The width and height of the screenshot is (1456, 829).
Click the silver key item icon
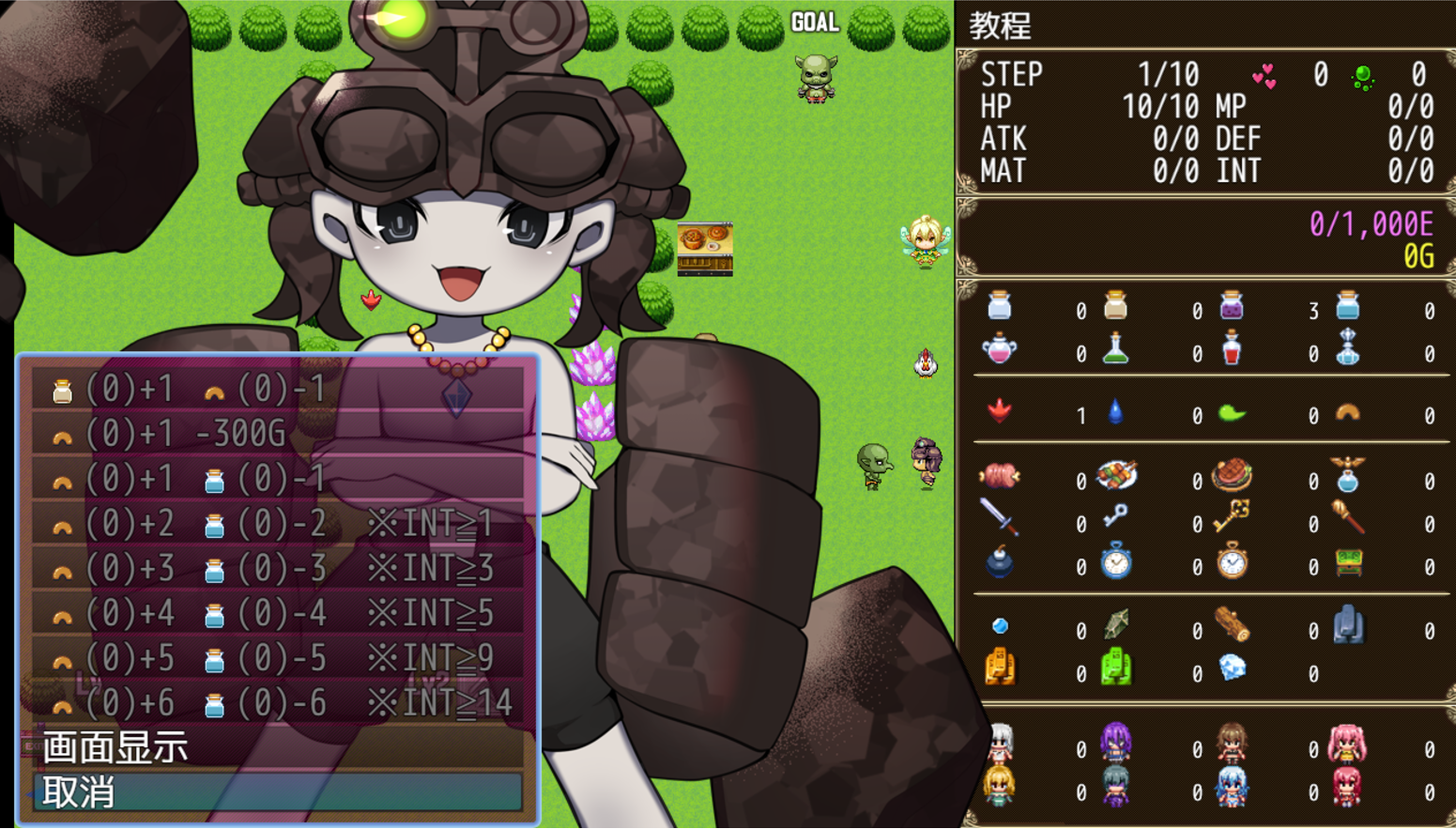pyautogui.click(x=1116, y=520)
